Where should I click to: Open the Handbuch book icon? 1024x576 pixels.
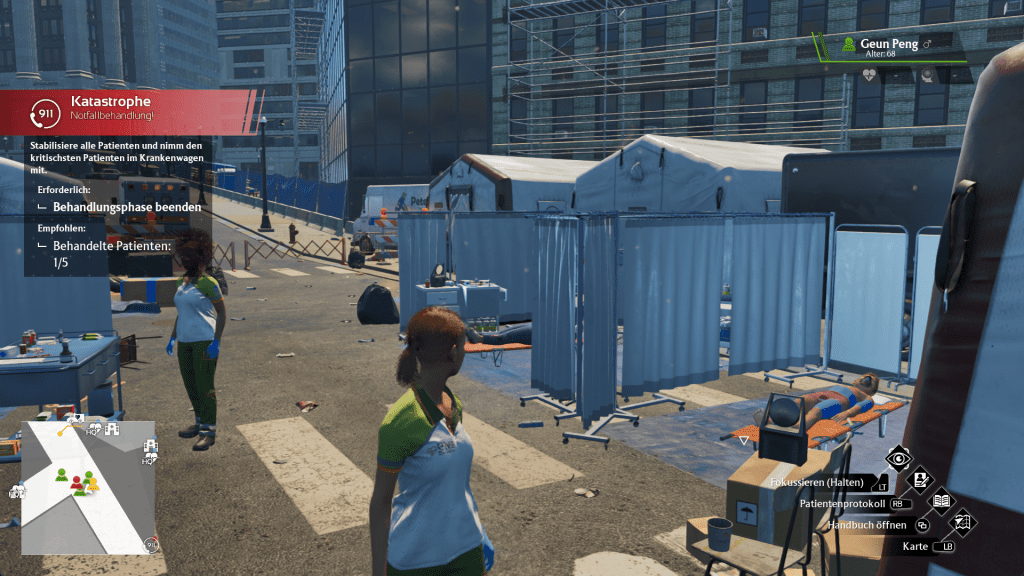[940, 501]
